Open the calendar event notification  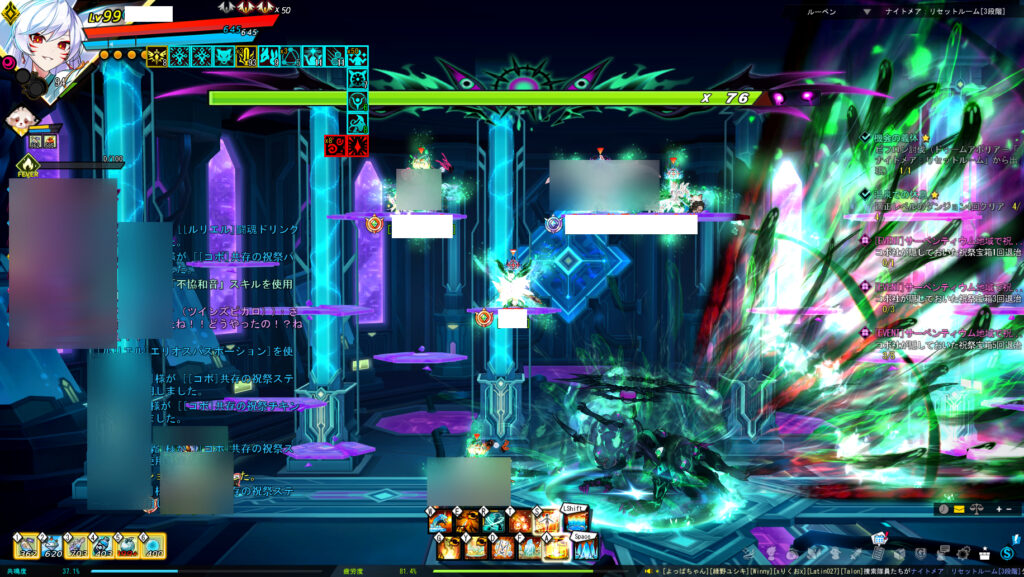(x=879, y=540)
